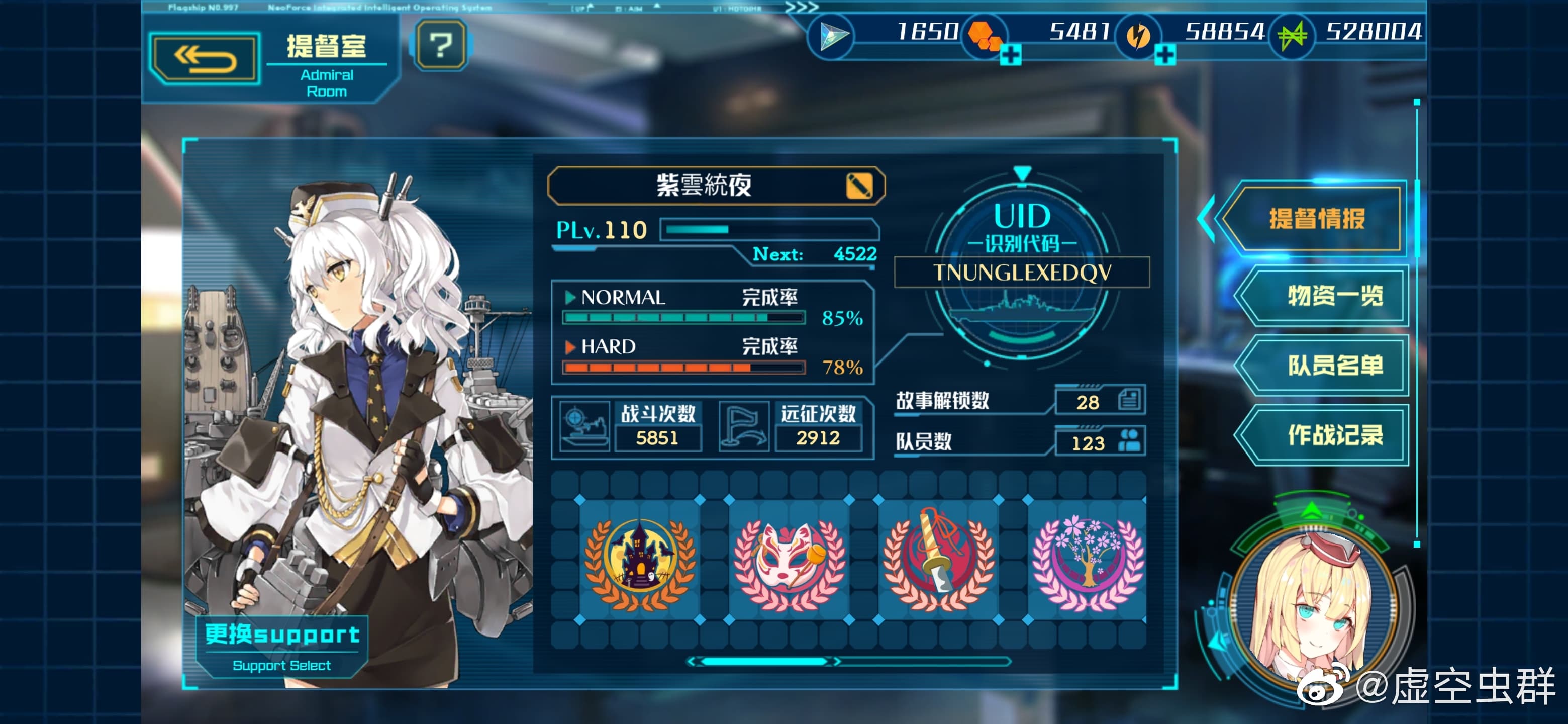Image resolution: width=1568 pixels, height=724 pixels.
Task: Add more lightning energy with plus
Action: point(1164,55)
